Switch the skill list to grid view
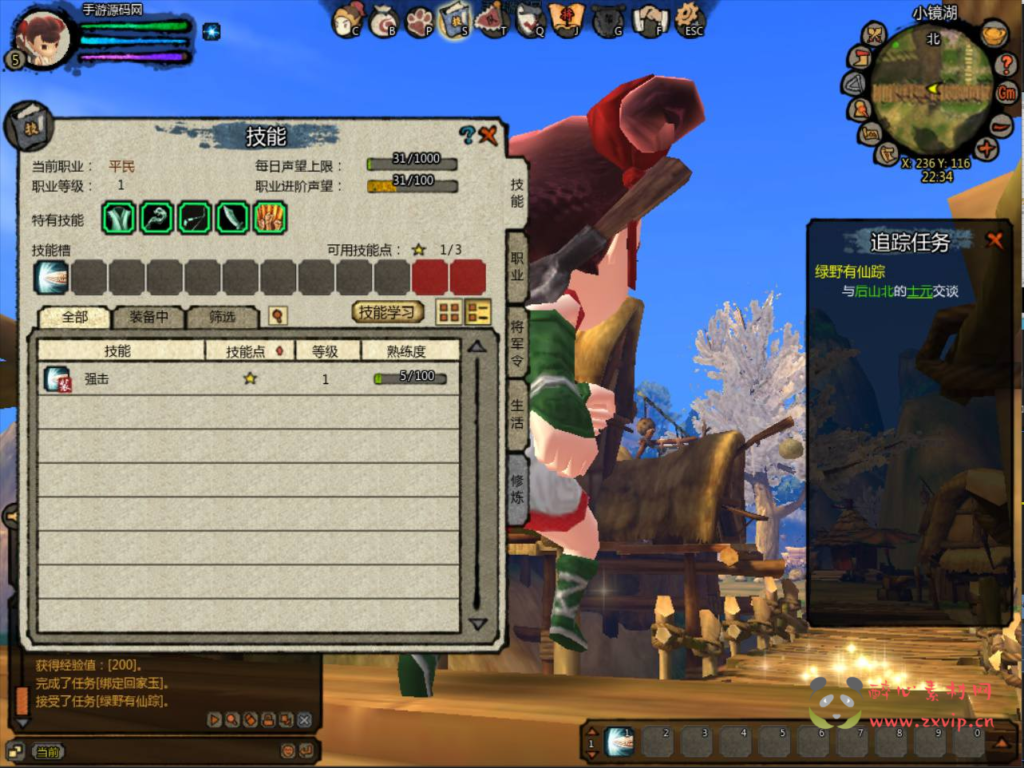Image resolution: width=1024 pixels, height=768 pixels. 449,312
